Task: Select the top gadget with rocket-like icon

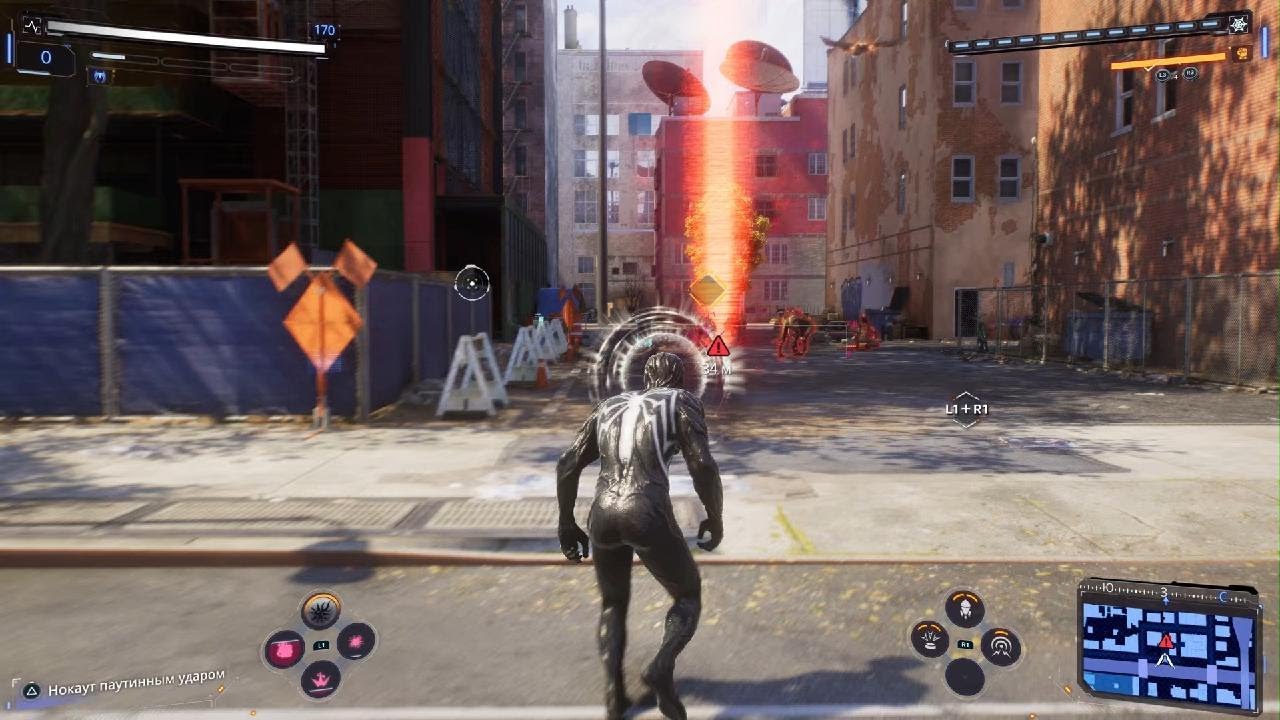Action: click(965, 609)
